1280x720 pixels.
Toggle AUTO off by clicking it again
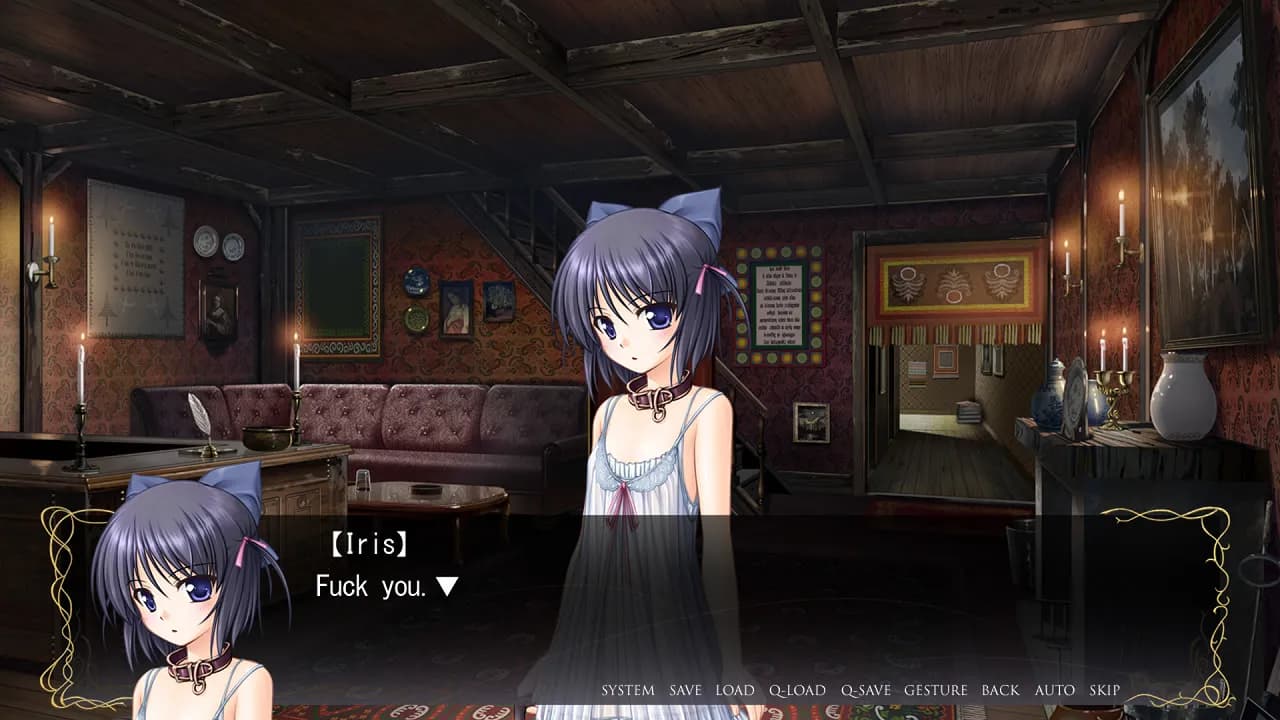tap(1054, 690)
